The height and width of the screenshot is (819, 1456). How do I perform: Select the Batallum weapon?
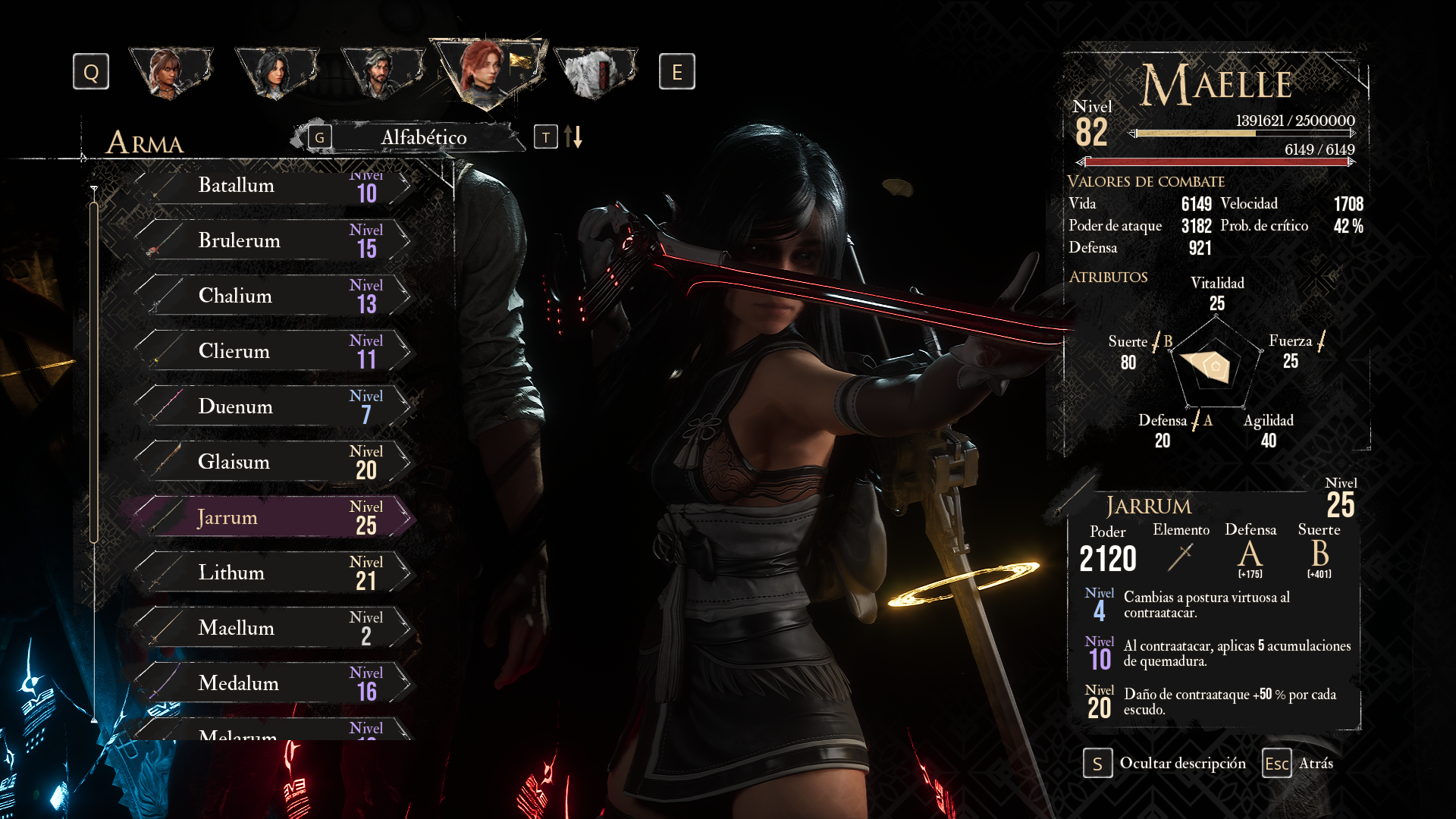click(273, 186)
